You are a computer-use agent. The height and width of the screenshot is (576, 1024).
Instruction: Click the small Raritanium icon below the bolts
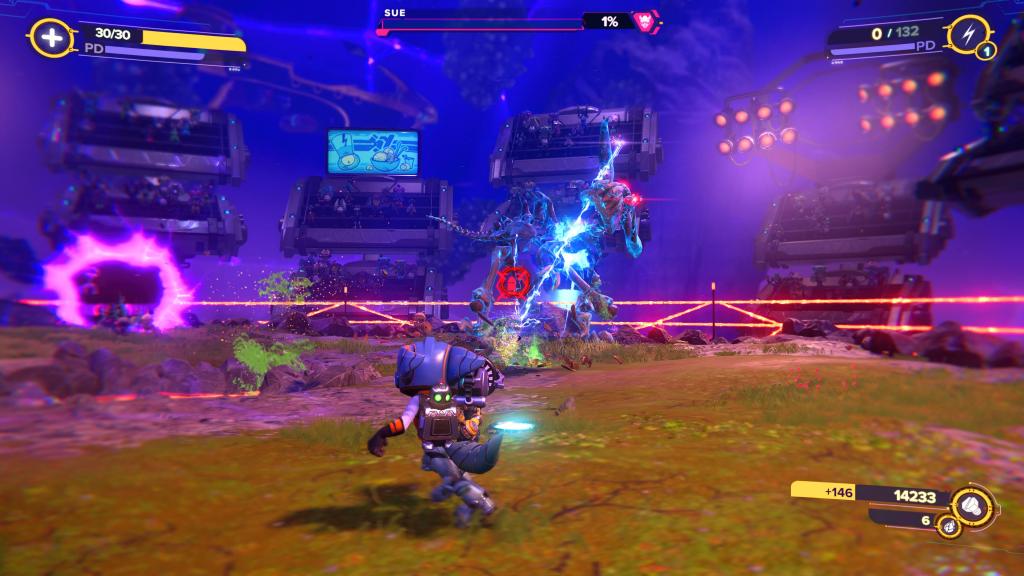tap(946, 523)
